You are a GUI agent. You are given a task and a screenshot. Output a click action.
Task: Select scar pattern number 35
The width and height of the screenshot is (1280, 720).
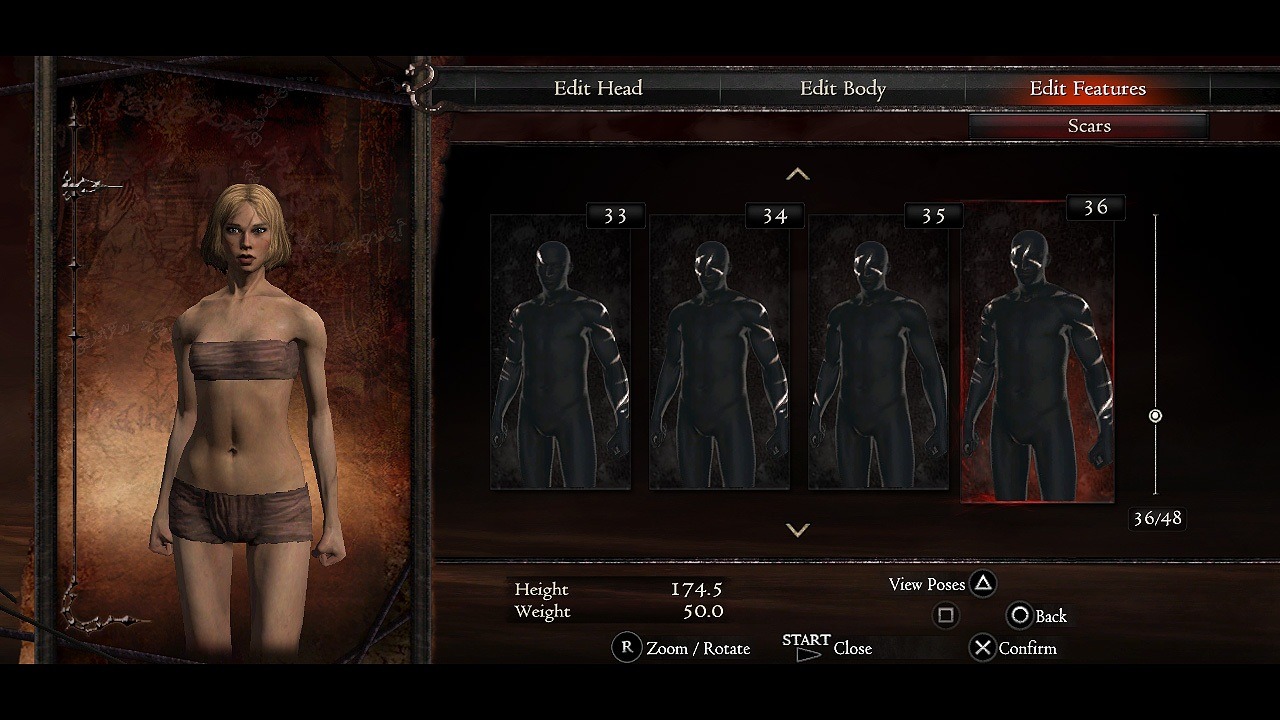pos(878,352)
